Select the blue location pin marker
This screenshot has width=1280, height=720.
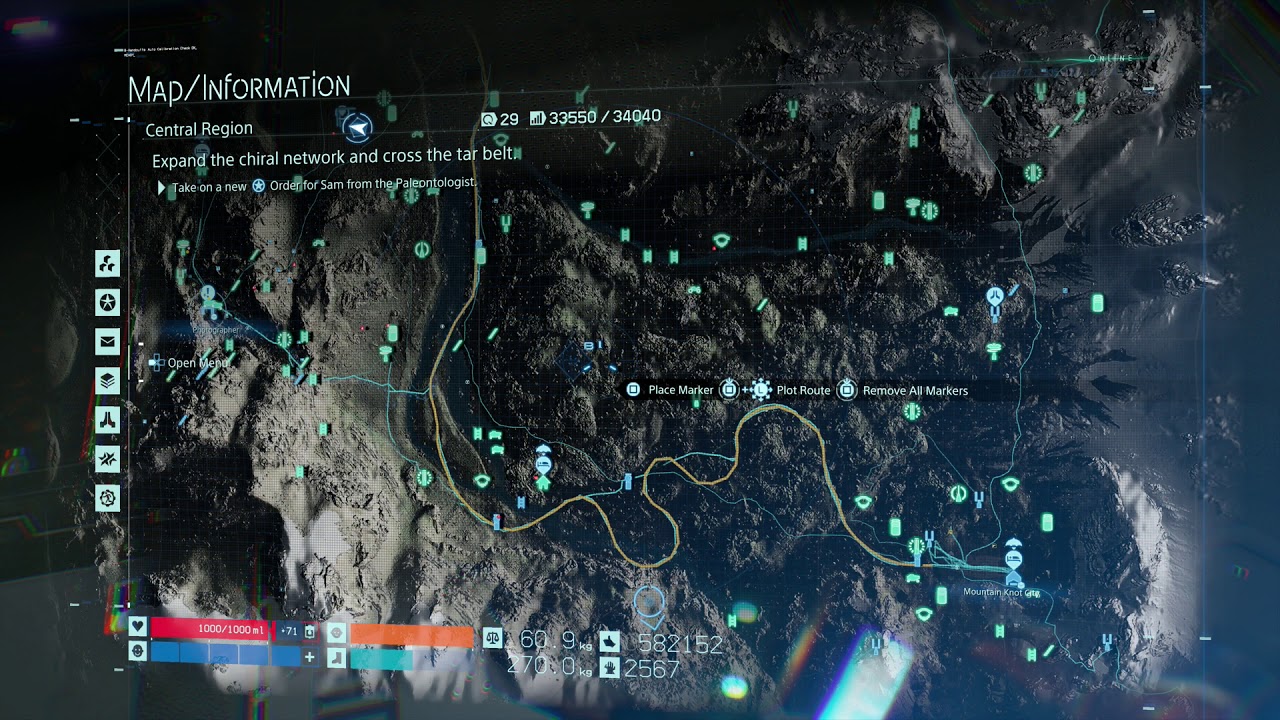pos(649,602)
